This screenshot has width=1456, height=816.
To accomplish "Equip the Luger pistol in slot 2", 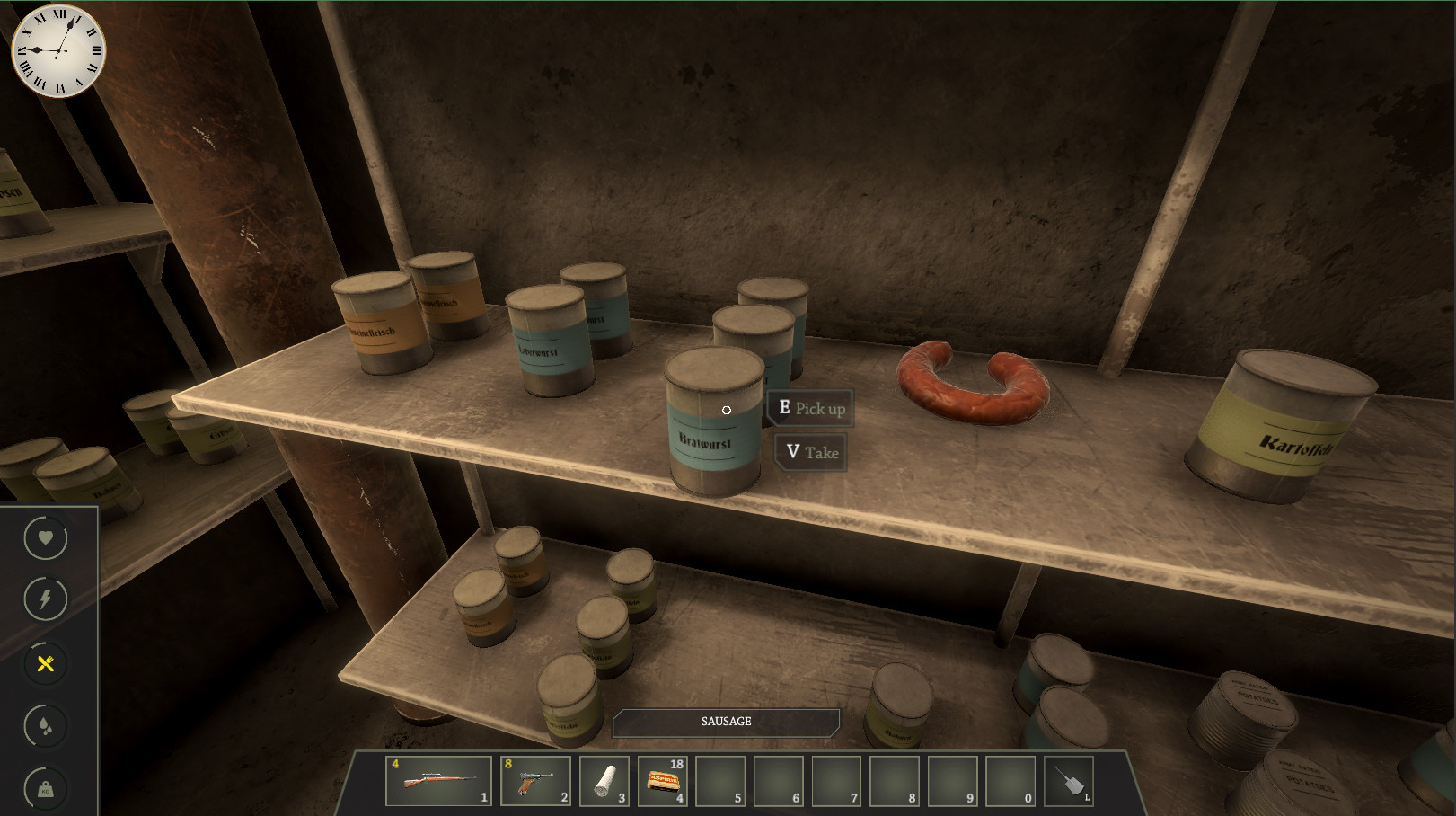I will (535, 780).
